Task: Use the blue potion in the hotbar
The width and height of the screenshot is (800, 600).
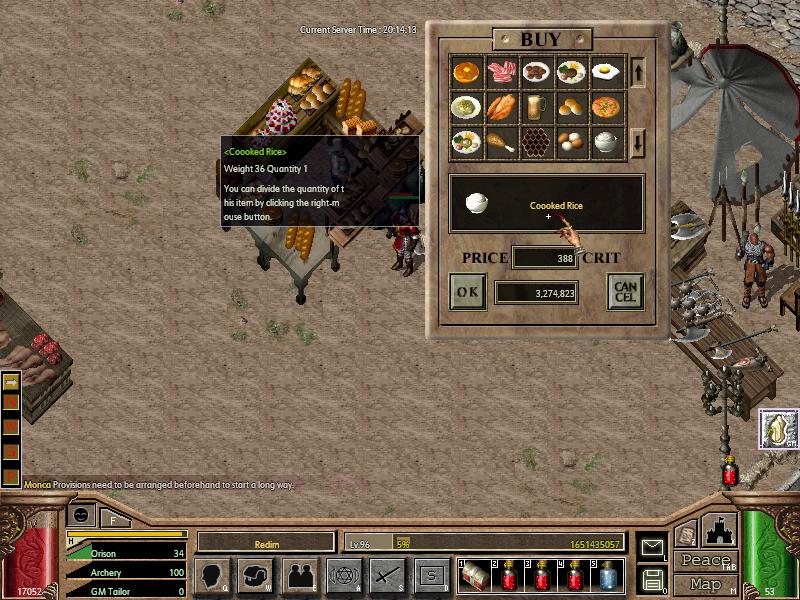Action: [609, 576]
